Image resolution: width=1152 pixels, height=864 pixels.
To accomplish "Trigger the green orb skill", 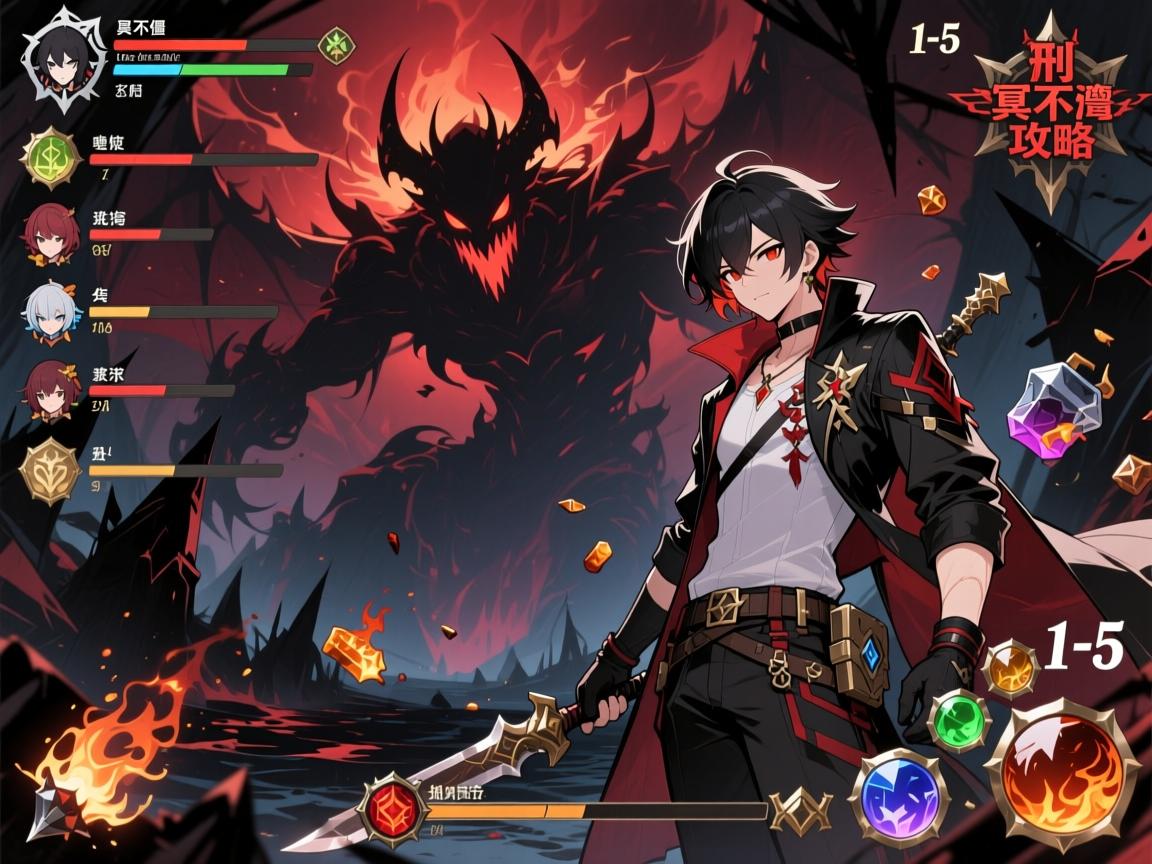I will pyautogui.click(x=959, y=719).
